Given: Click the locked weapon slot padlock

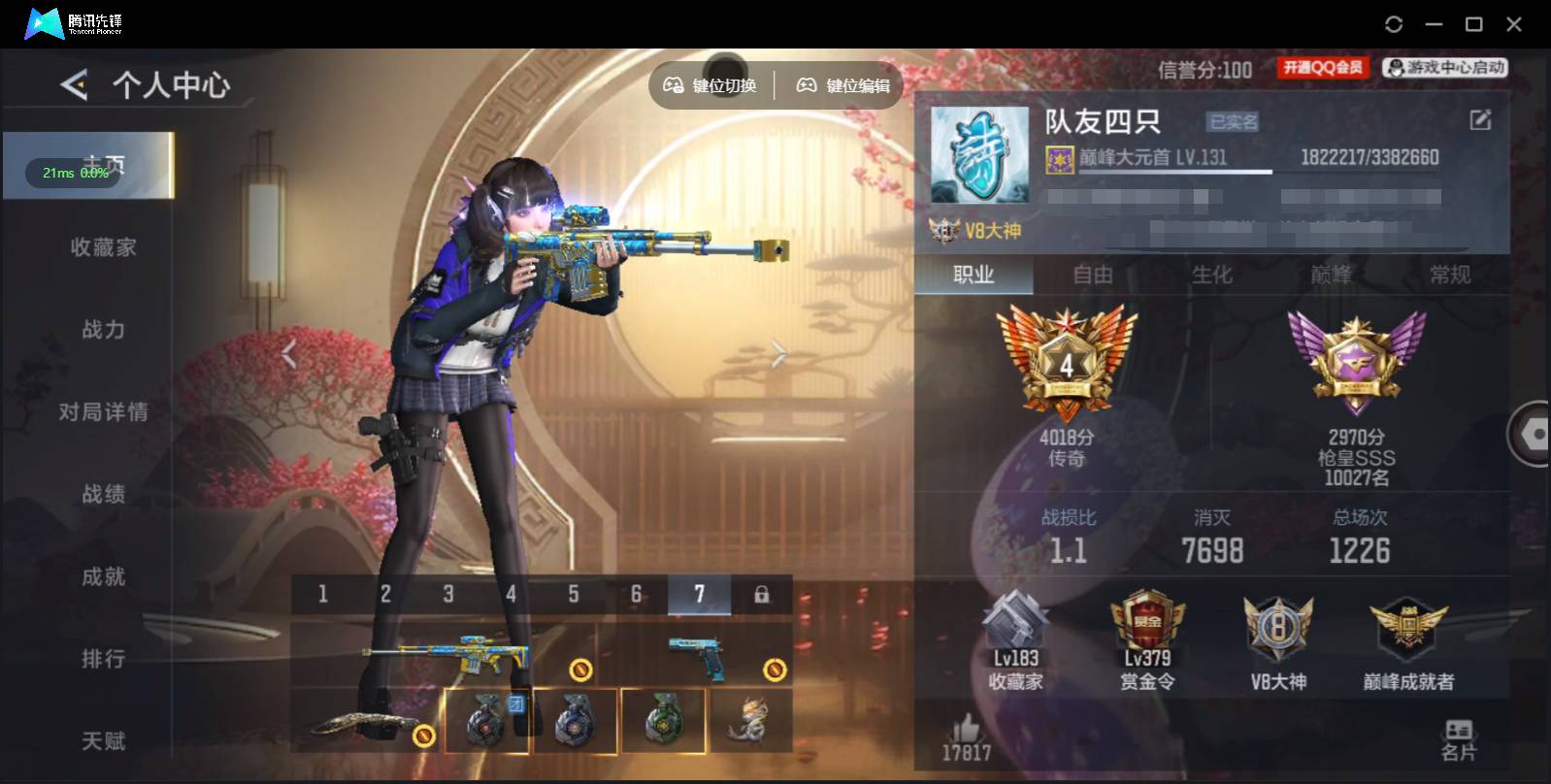Looking at the screenshot, I should click(764, 595).
